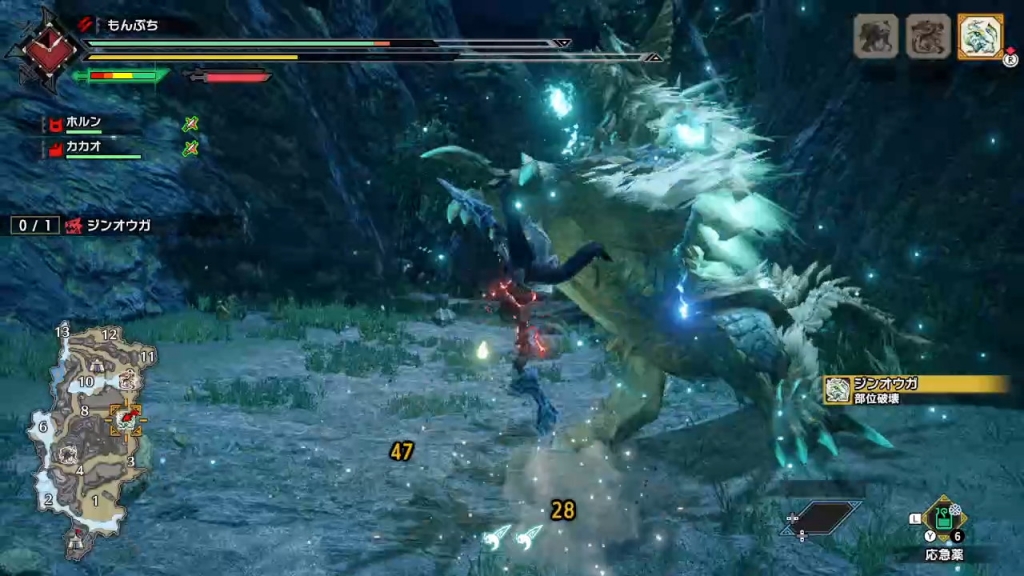Open the black diamond ammo selector
The width and height of the screenshot is (1024, 576).
tap(823, 516)
